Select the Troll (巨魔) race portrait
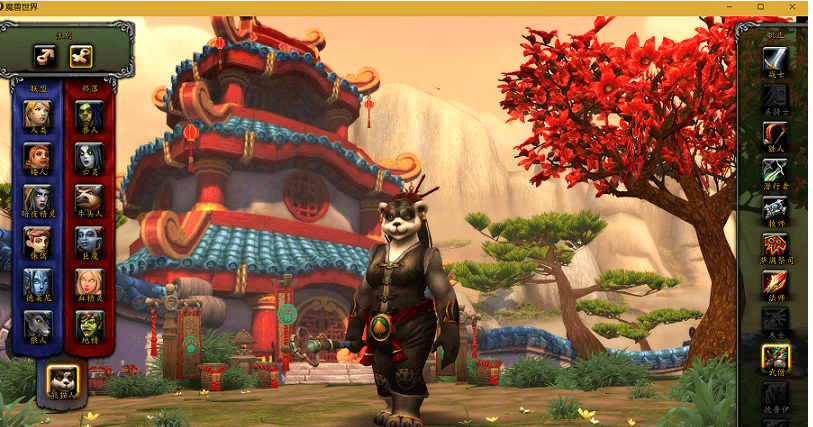Image resolution: width=813 pixels, height=427 pixels. pos(89,240)
